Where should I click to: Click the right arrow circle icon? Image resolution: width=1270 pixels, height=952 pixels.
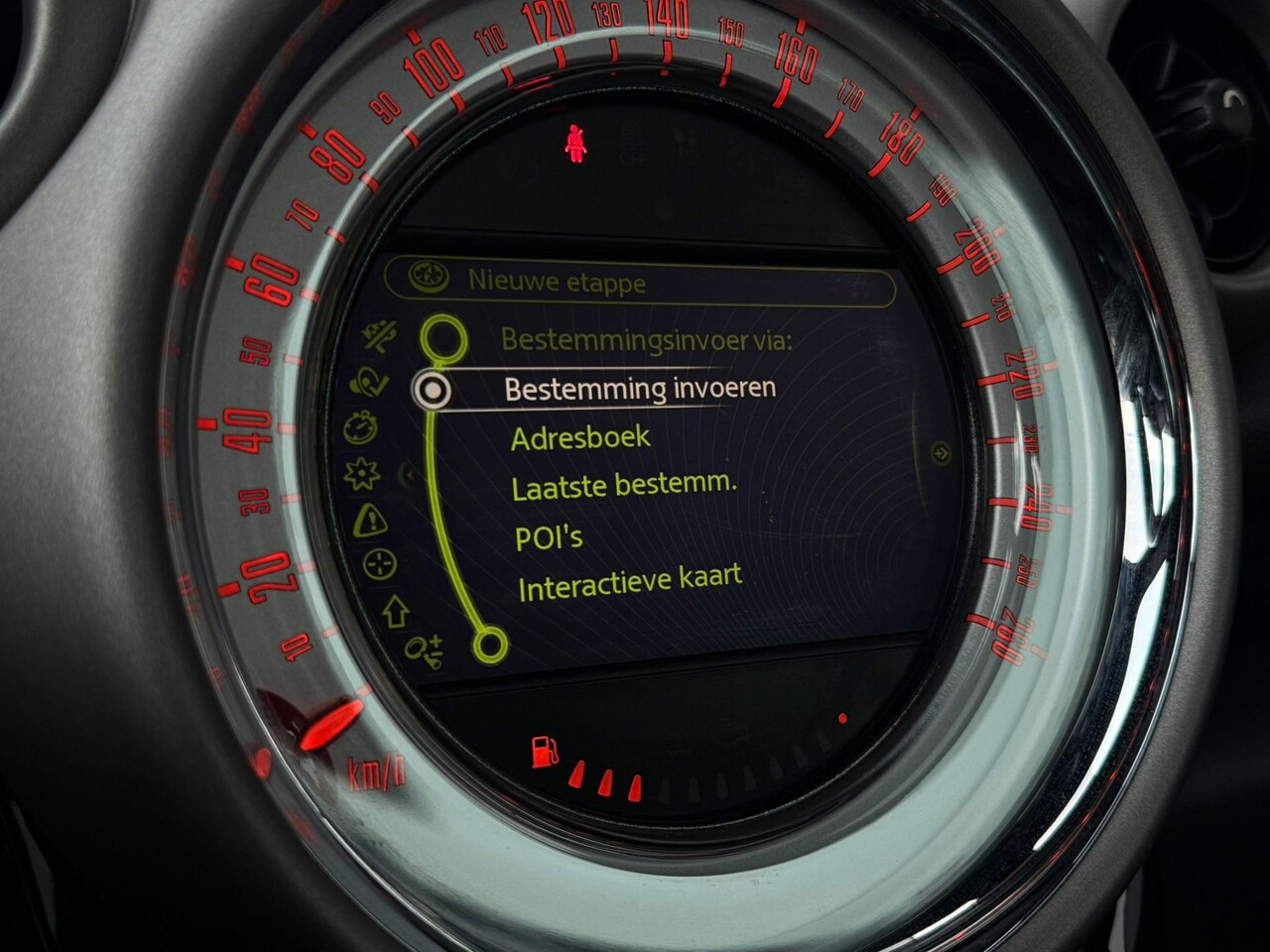coord(940,453)
